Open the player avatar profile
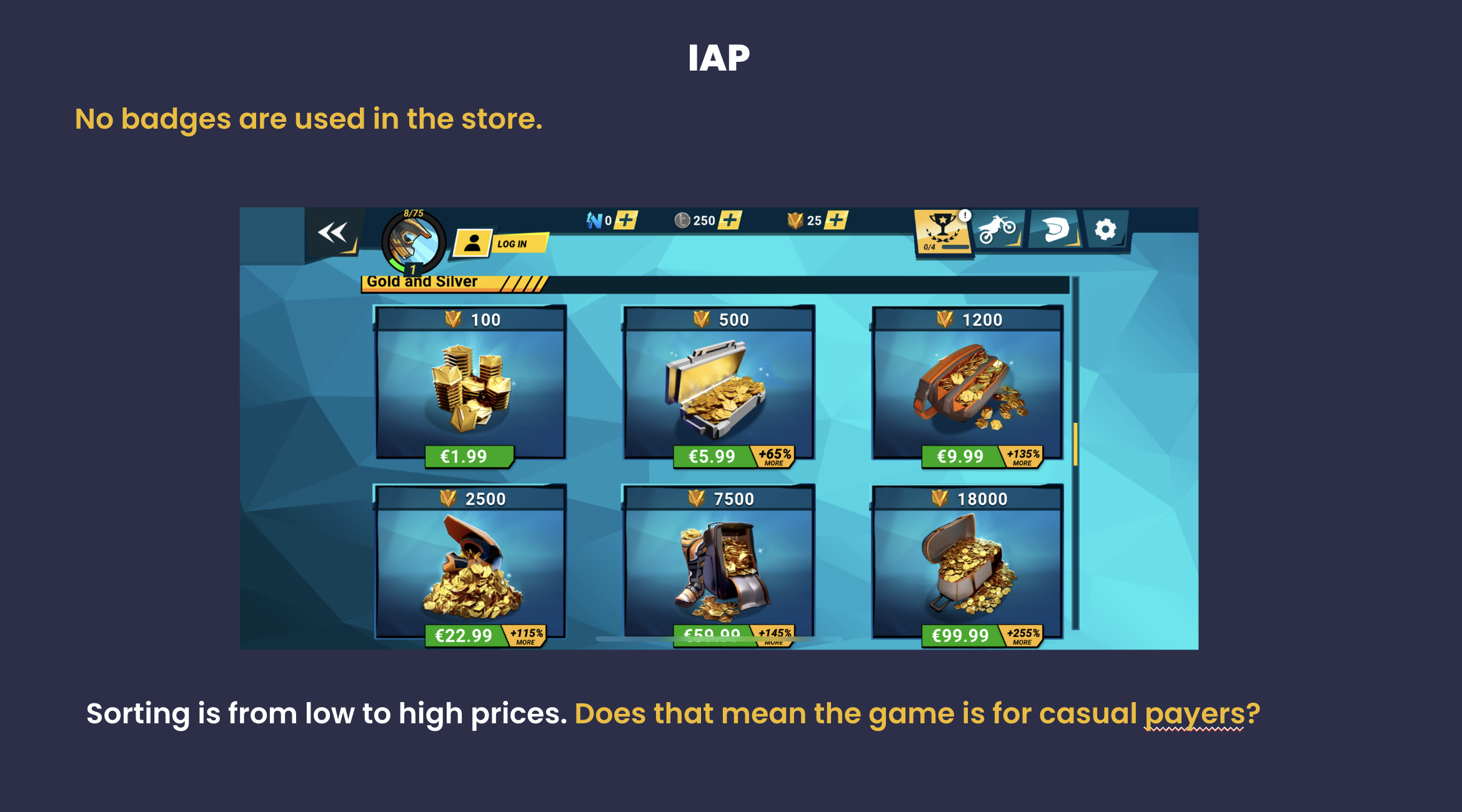Image resolution: width=1462 pixels, height=812 pixels. coord(413,242)
